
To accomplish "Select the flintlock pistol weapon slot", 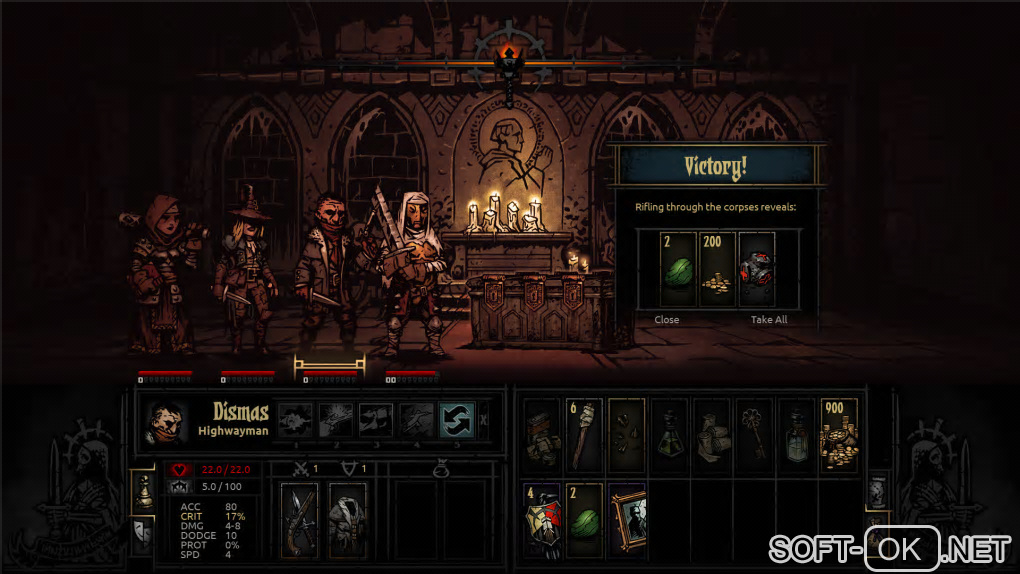I will pos(299,520).
